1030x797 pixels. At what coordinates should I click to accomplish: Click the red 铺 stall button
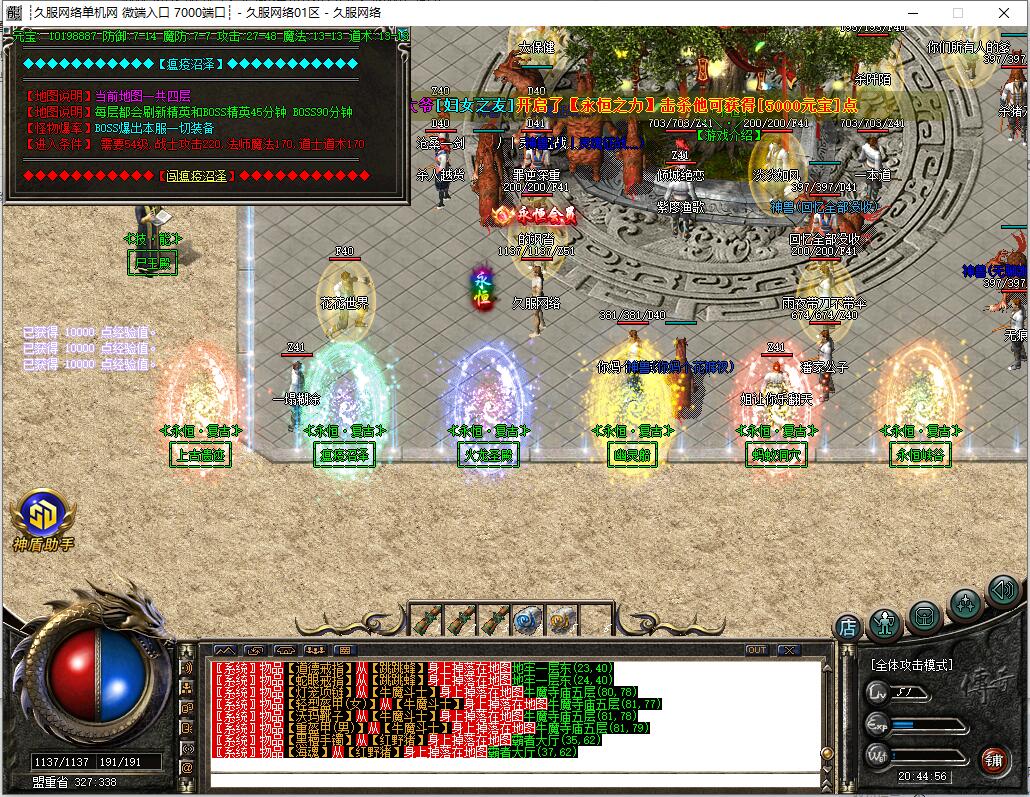[993, 760]
